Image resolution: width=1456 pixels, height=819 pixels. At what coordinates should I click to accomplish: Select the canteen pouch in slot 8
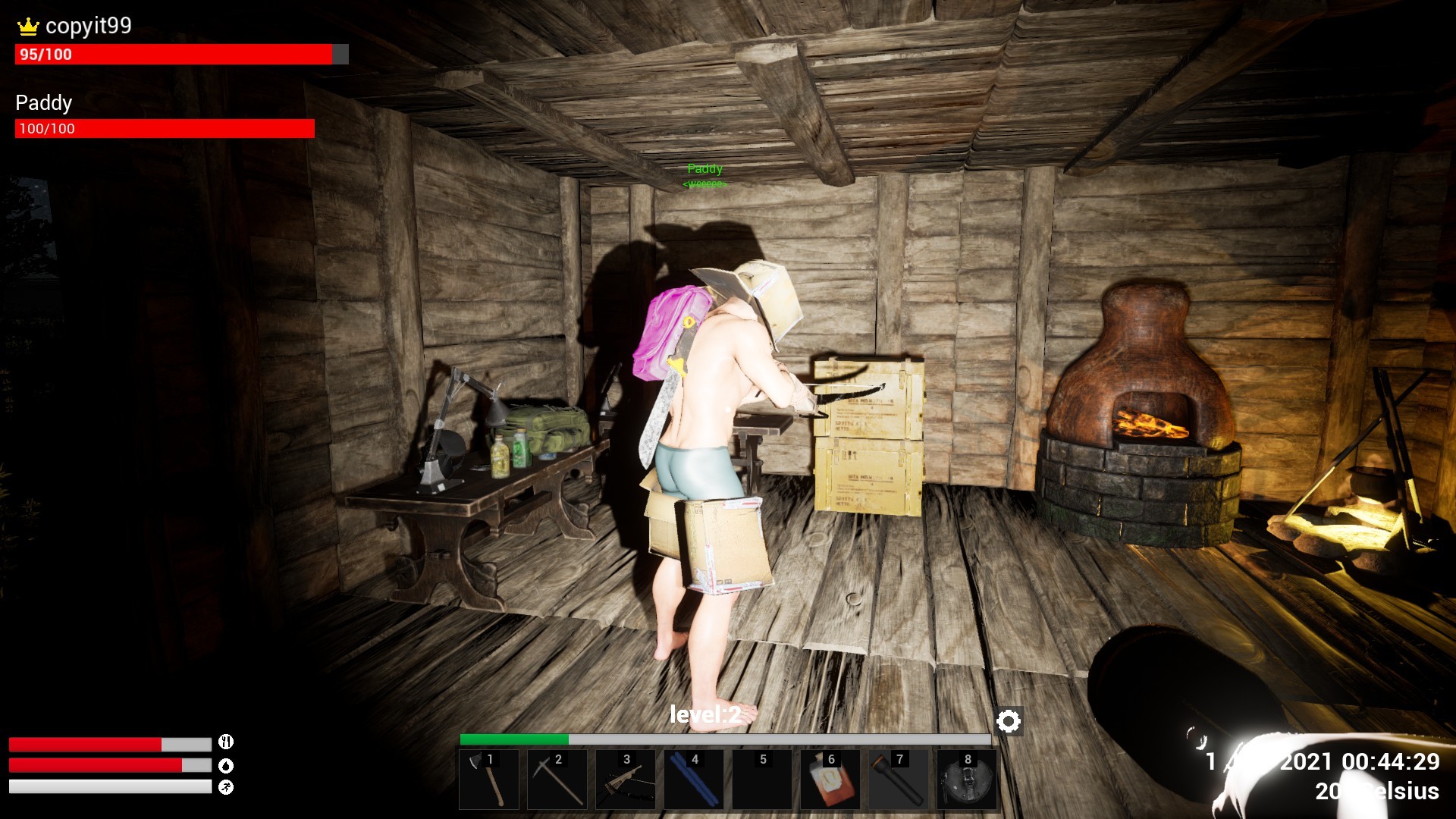(967, 780)
